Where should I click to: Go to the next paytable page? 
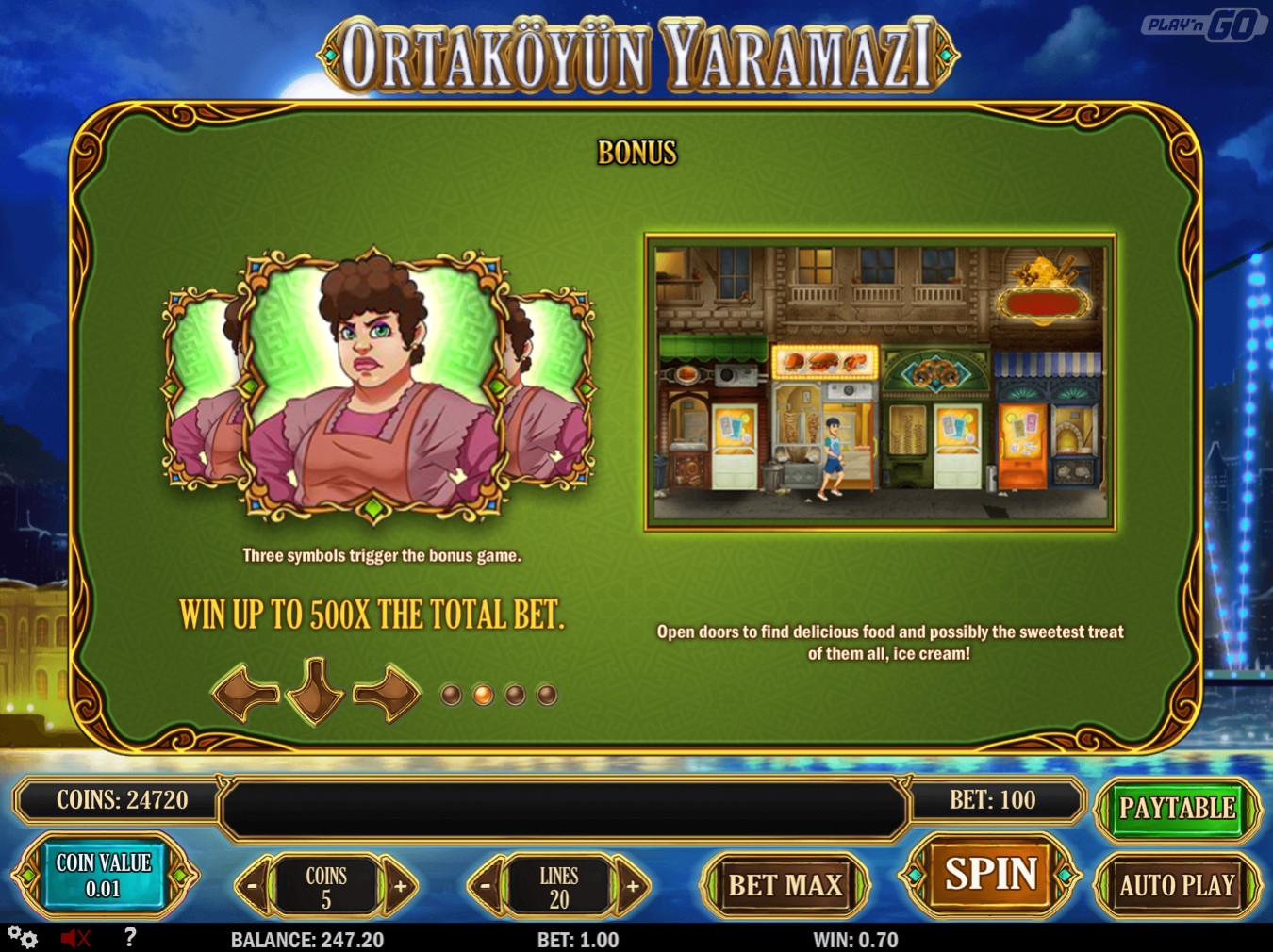click(x=387, y=694)
